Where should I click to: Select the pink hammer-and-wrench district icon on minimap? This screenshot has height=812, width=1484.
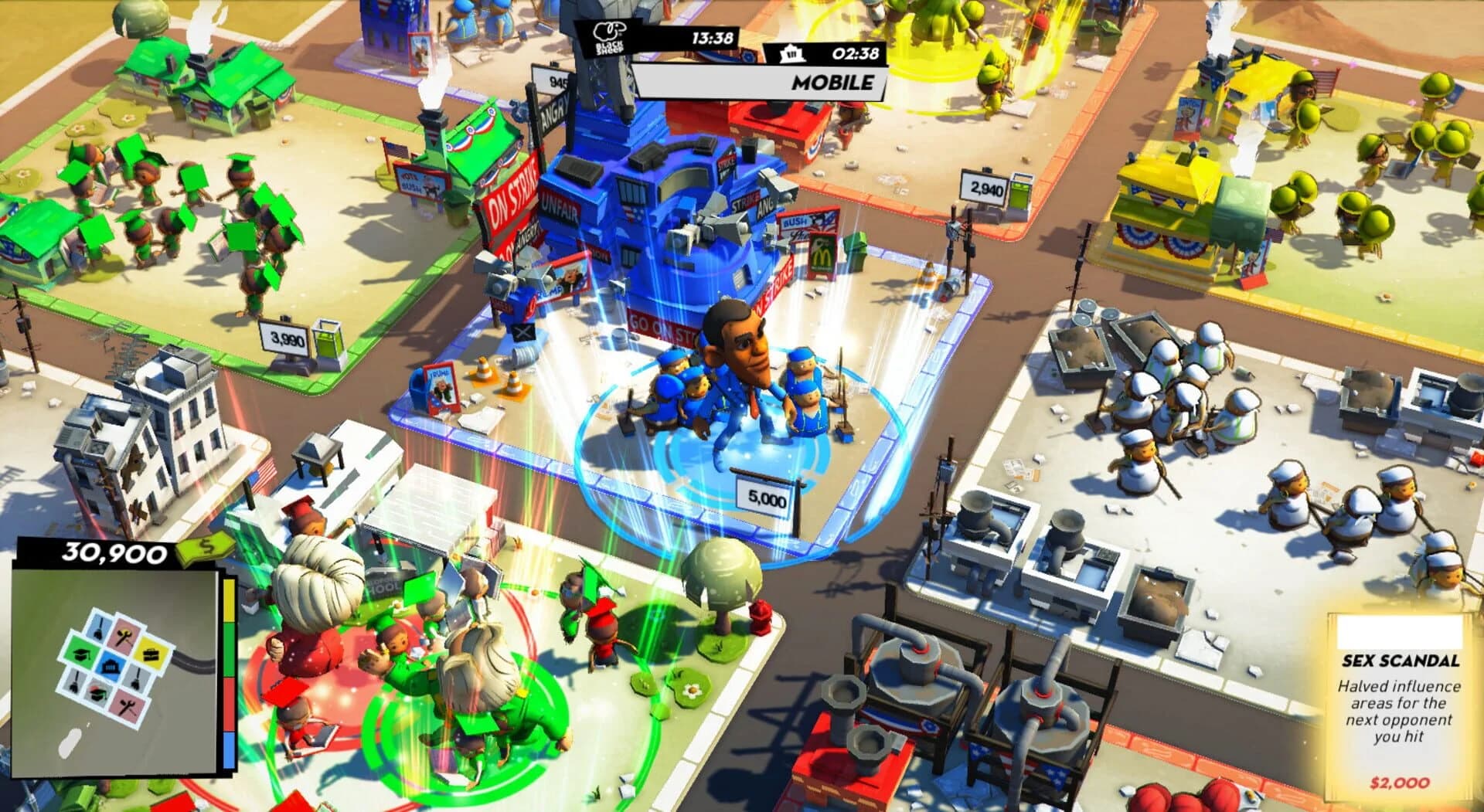123,635
